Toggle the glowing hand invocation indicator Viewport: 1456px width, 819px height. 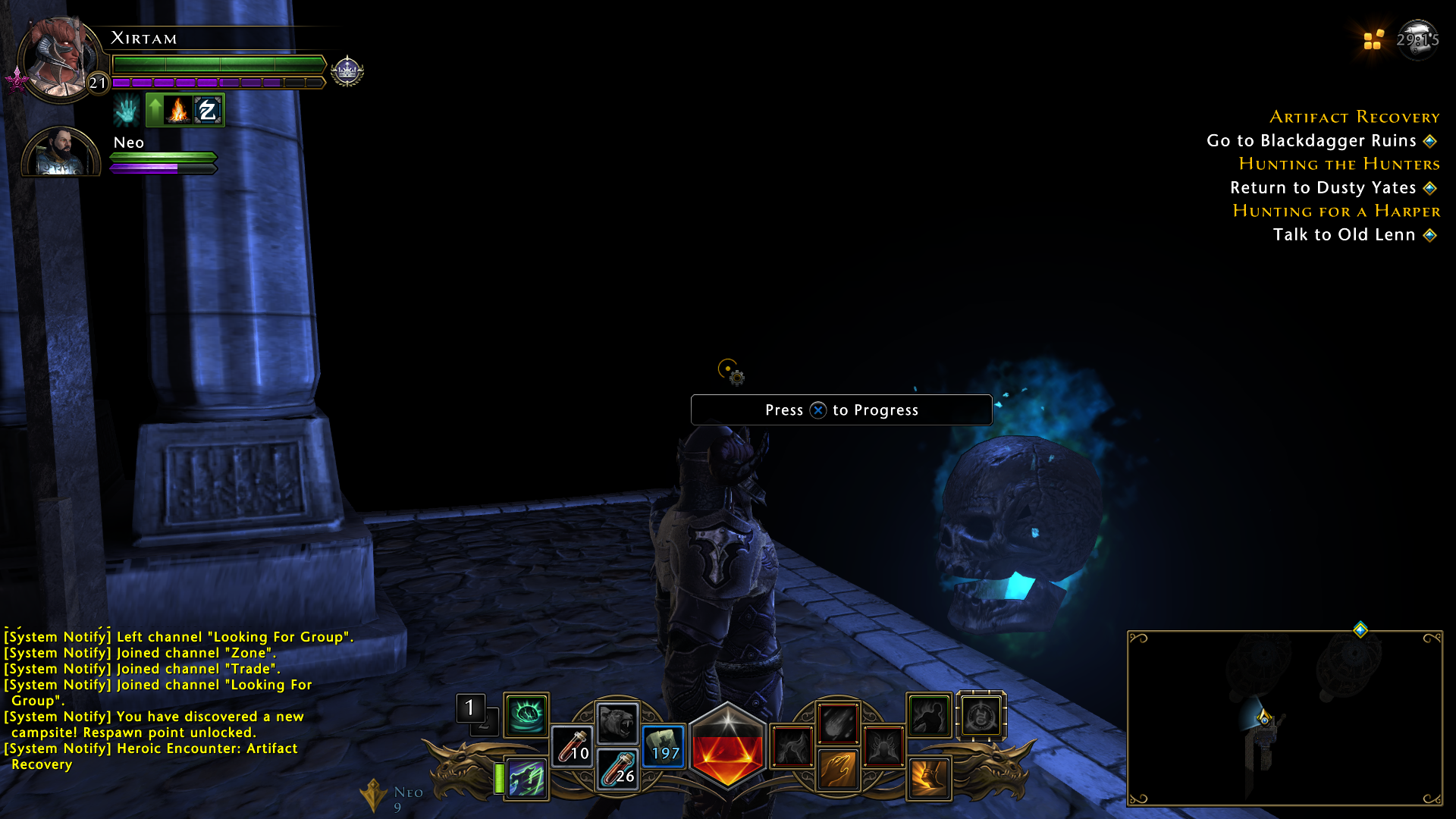coord(126,109)
